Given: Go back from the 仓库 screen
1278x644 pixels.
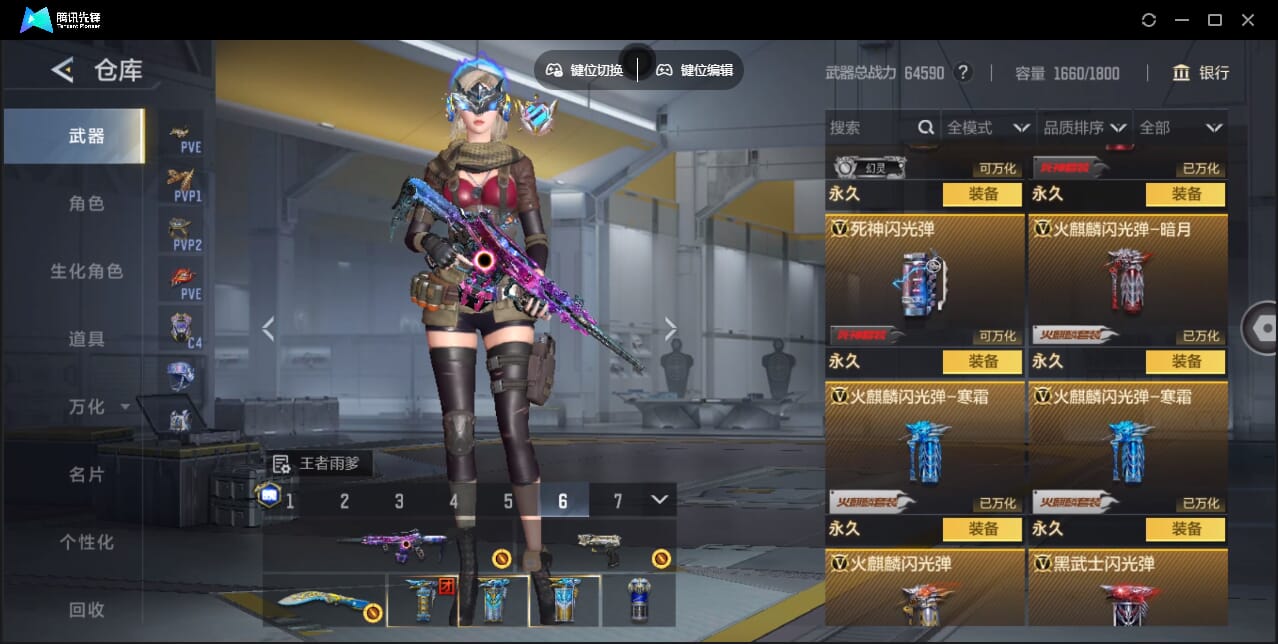Looking at the screenshot, I should click(x=62, y=70).
